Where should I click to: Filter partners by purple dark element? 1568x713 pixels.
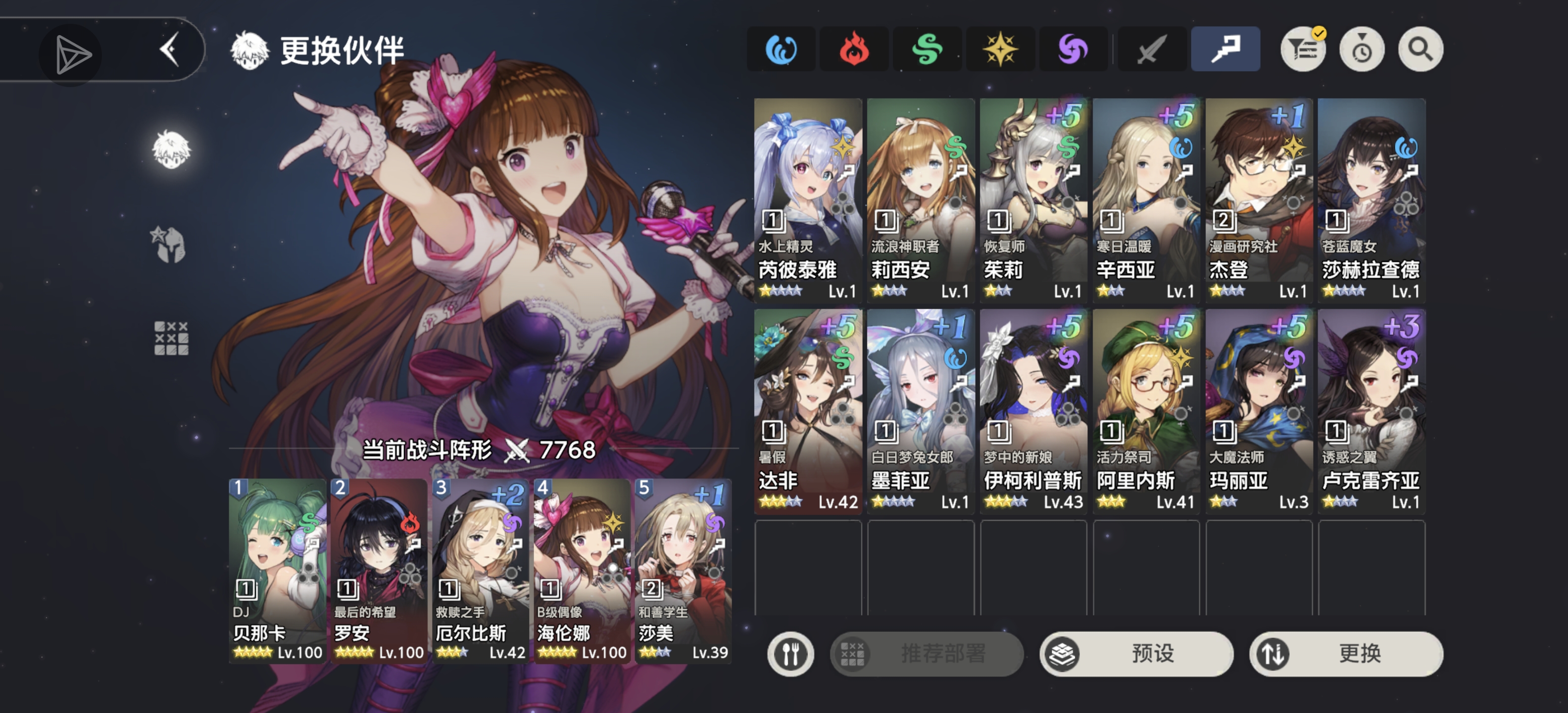1073,50
